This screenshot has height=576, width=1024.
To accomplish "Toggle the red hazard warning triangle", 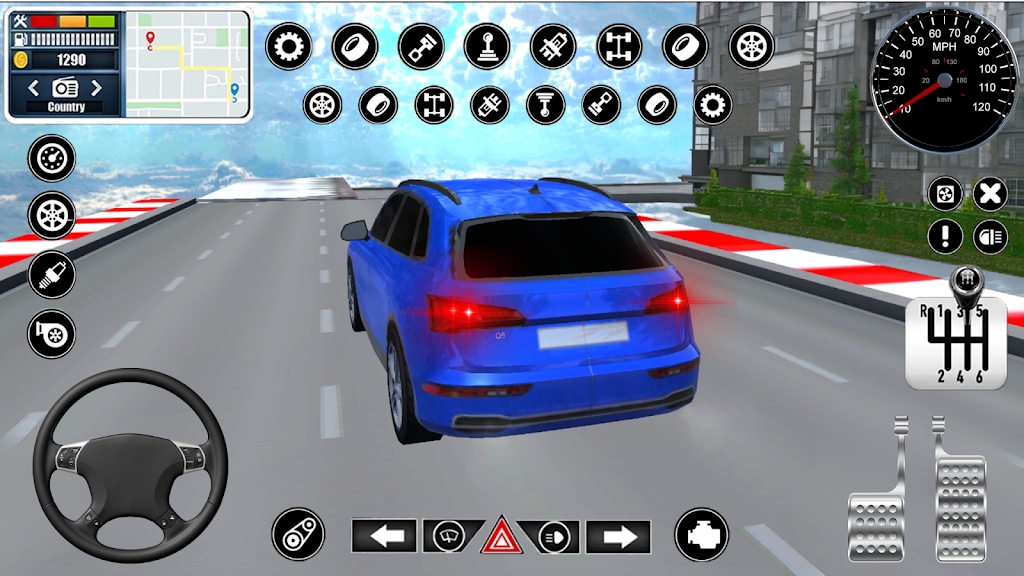I will click(500, 537).
